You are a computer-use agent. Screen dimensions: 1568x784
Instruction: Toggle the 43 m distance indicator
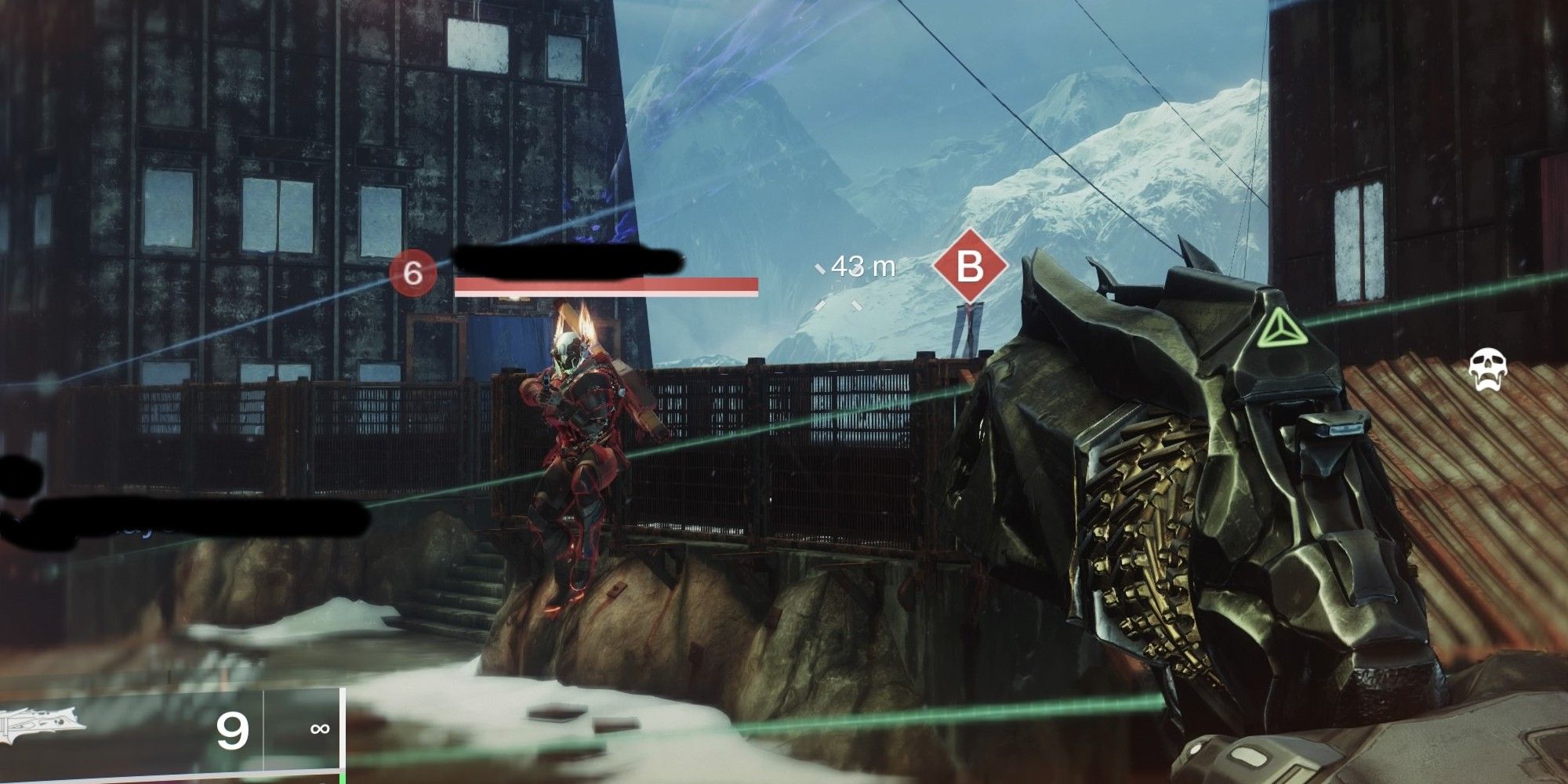(859, 267)
